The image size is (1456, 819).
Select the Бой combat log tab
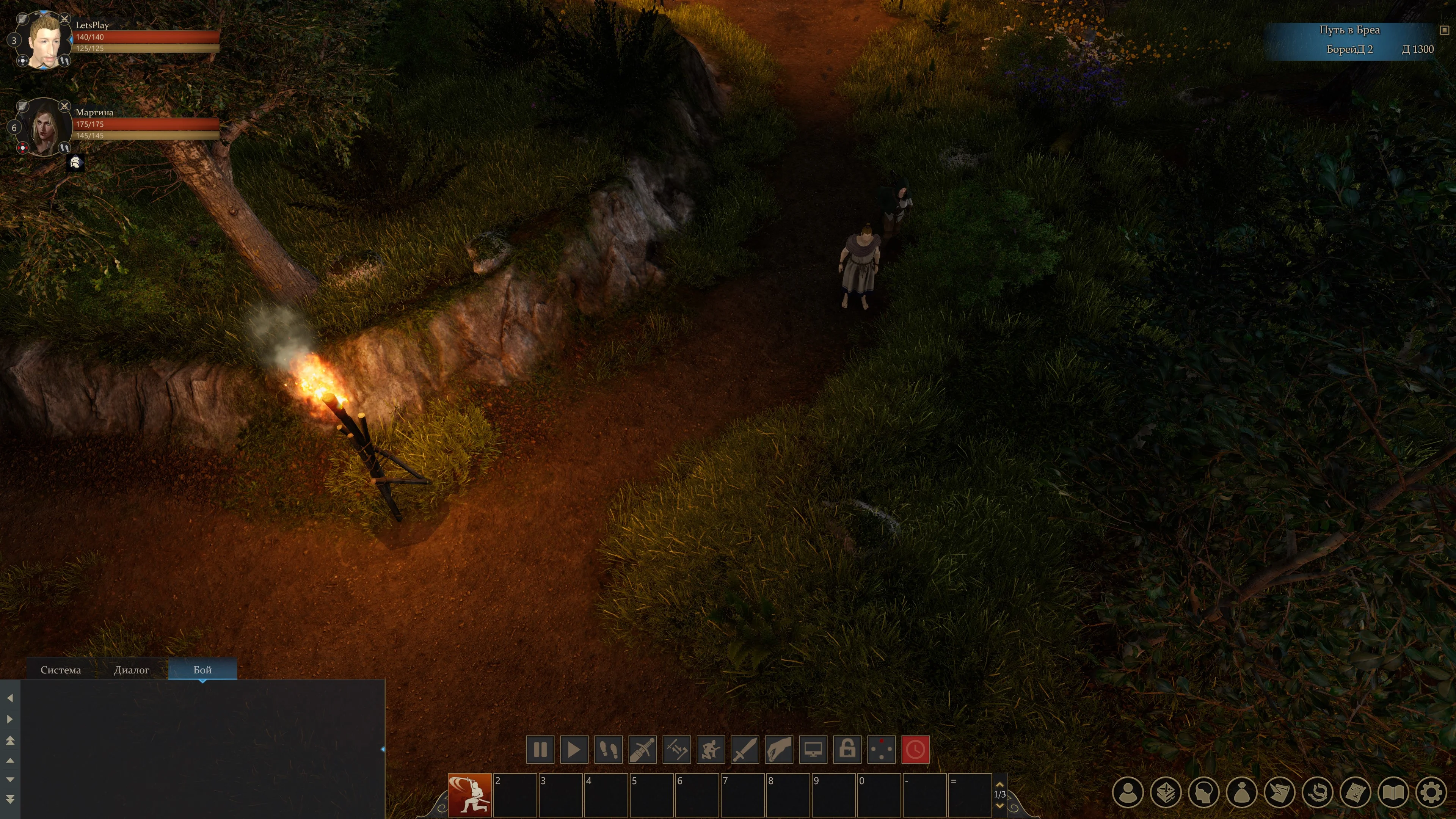(x=202, y=670)
